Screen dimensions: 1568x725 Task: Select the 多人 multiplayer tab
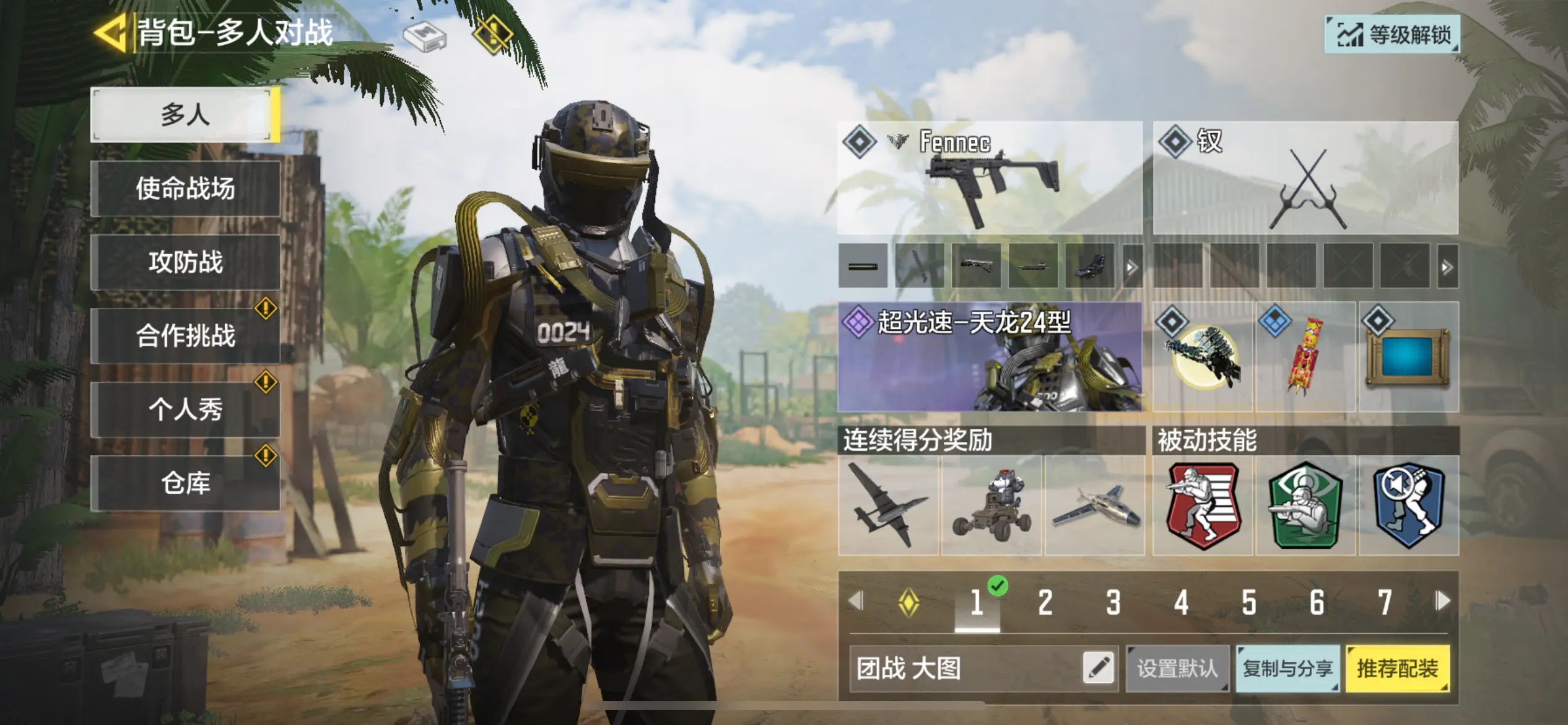pos(185,115)
